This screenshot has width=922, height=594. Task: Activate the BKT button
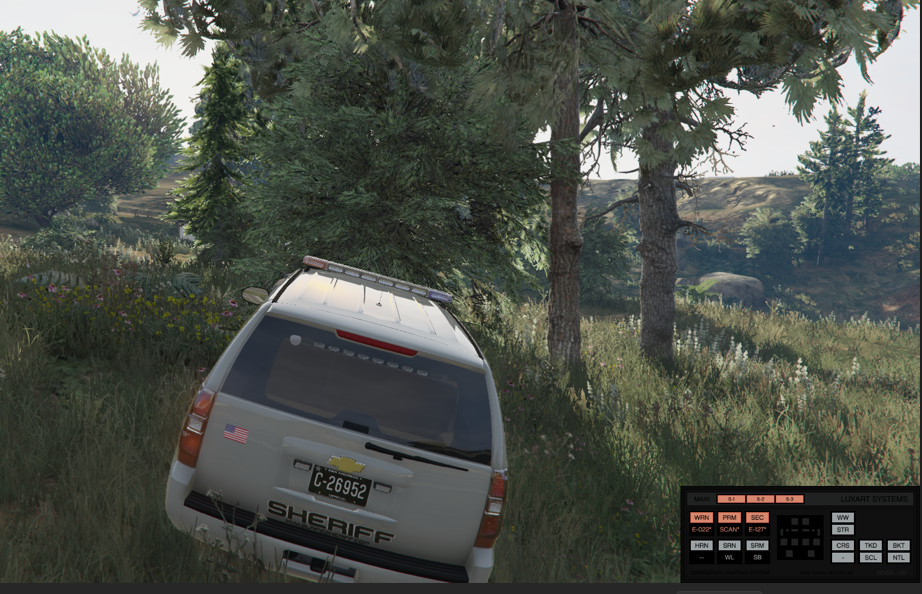tap(898, 545)
